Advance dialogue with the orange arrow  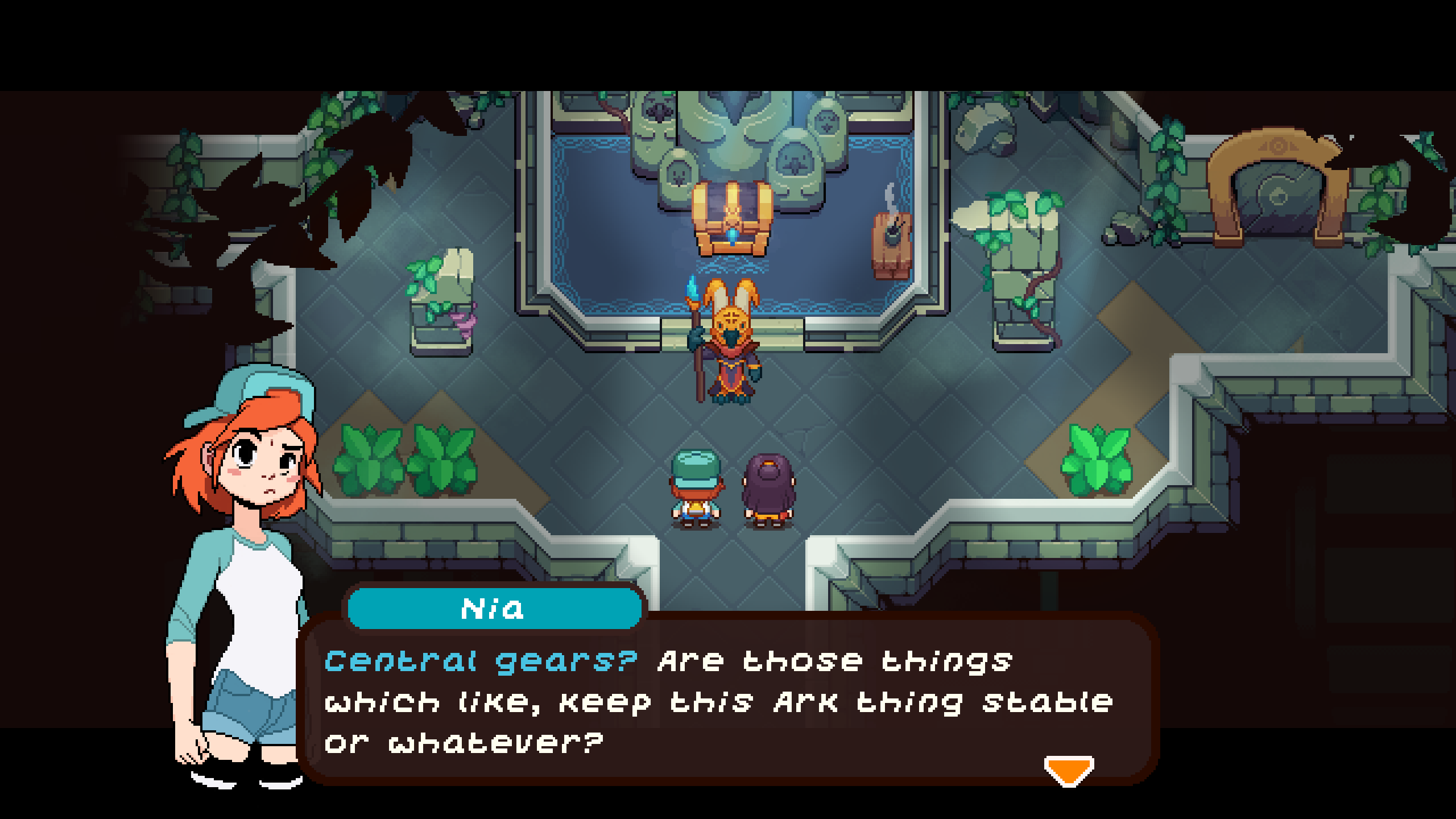click(x=1069, y=770)
